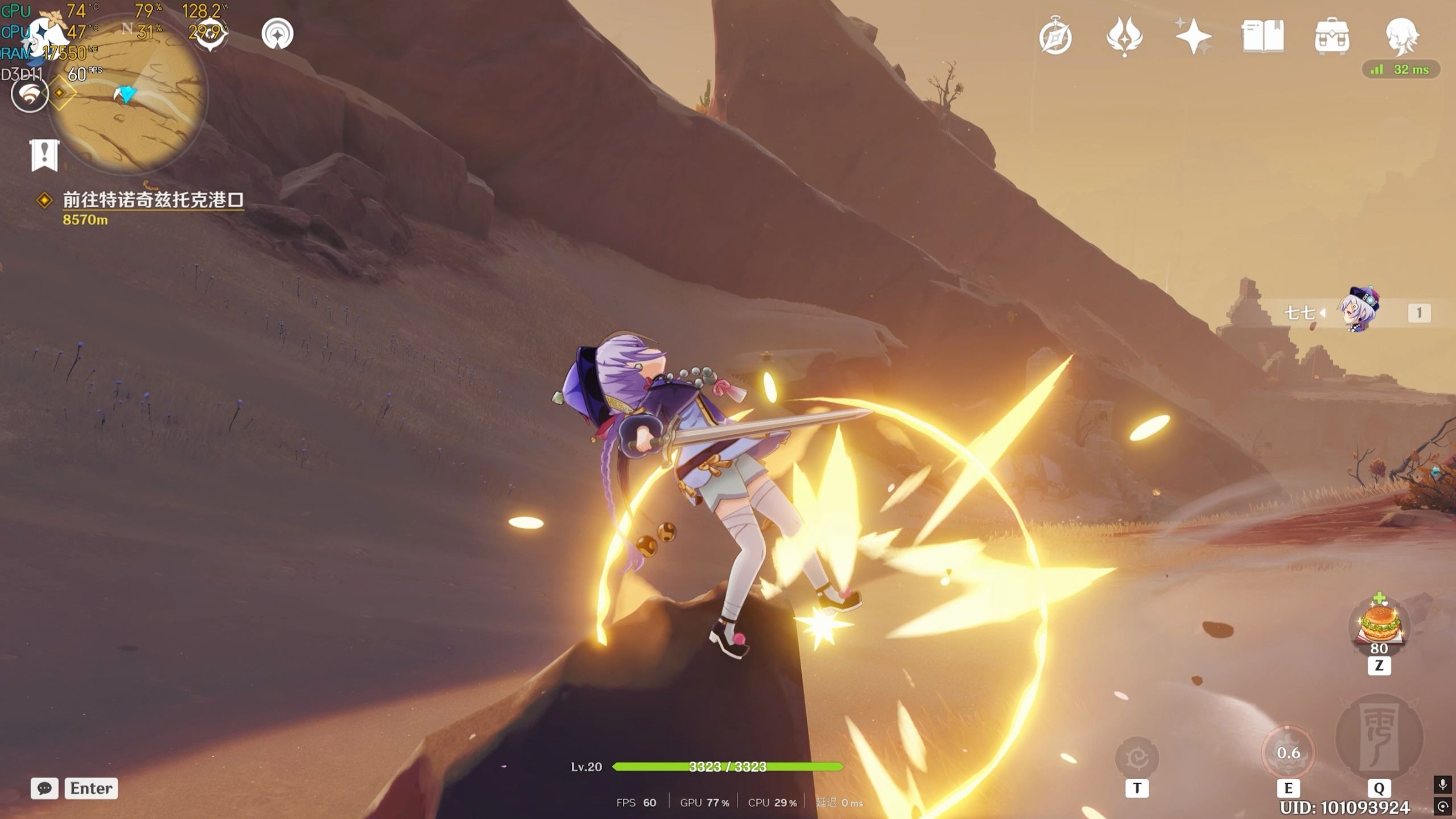
Task: Toggle the microphone icon
Action: pos(1442,785)
